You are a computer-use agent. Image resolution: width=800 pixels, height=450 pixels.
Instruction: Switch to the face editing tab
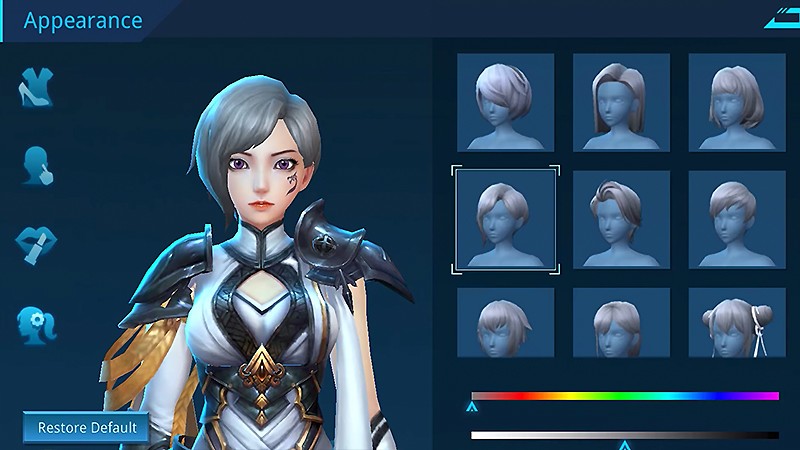[x=36, y=166]
